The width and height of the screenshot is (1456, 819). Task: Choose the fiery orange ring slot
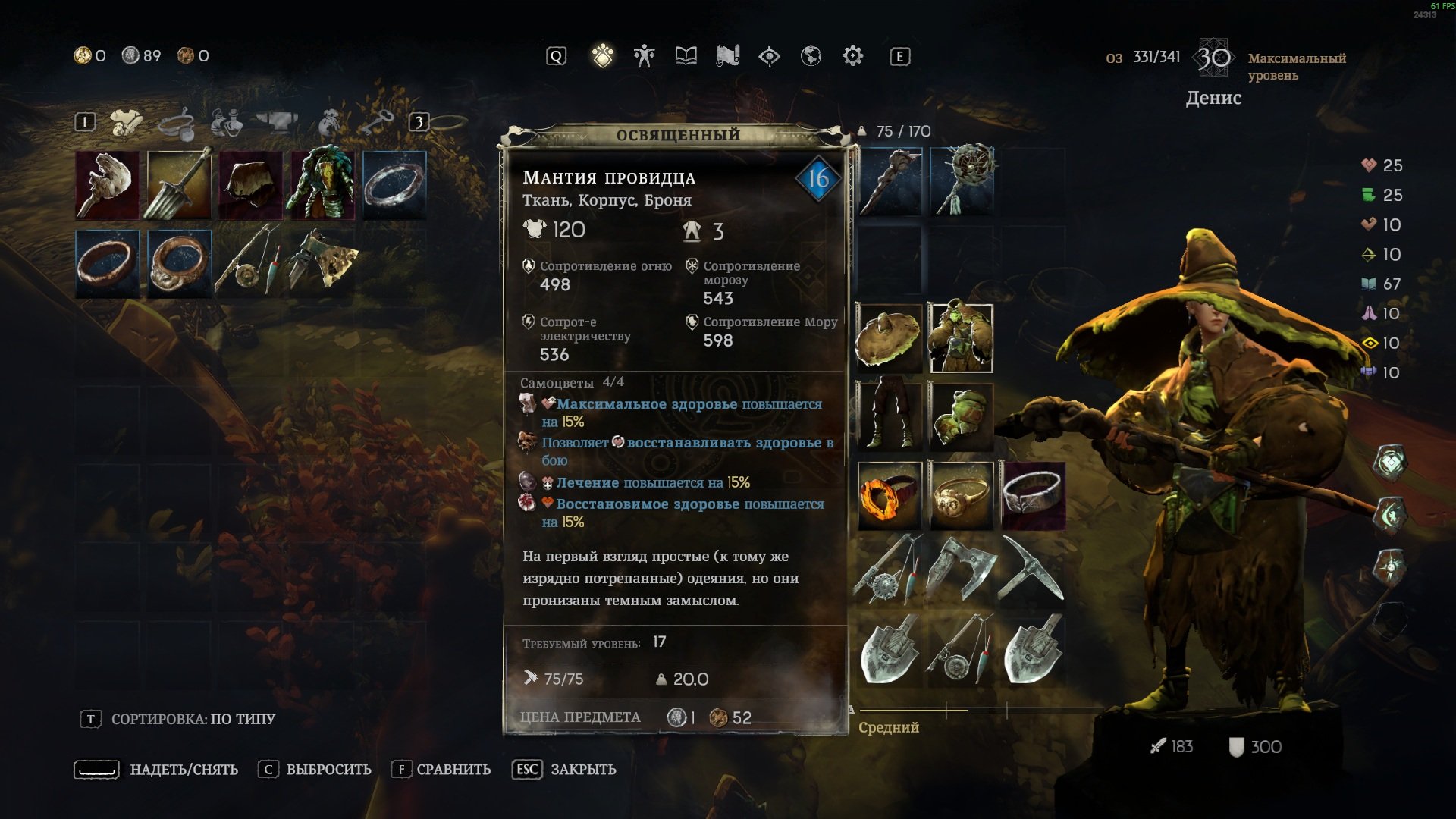point(889,495)
